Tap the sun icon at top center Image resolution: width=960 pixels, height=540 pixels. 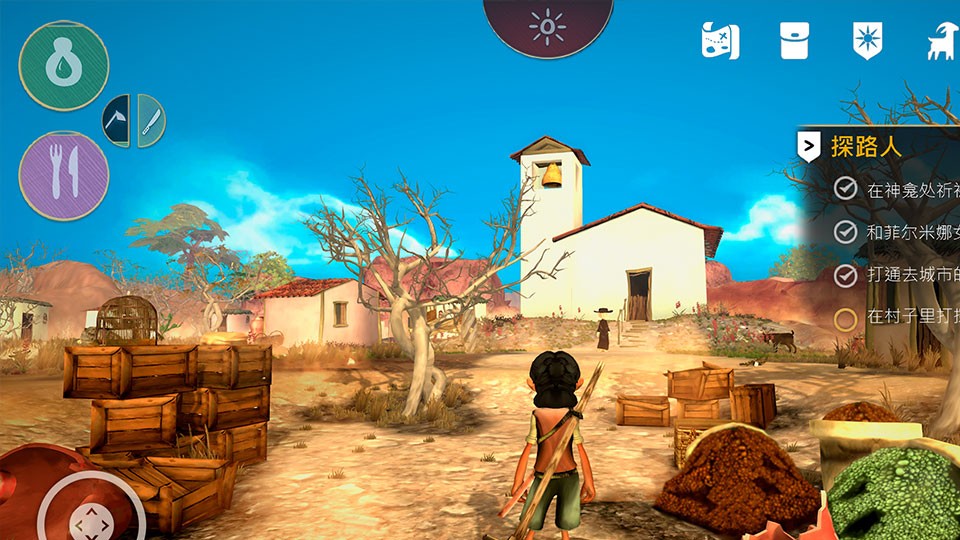click(547, 27)
